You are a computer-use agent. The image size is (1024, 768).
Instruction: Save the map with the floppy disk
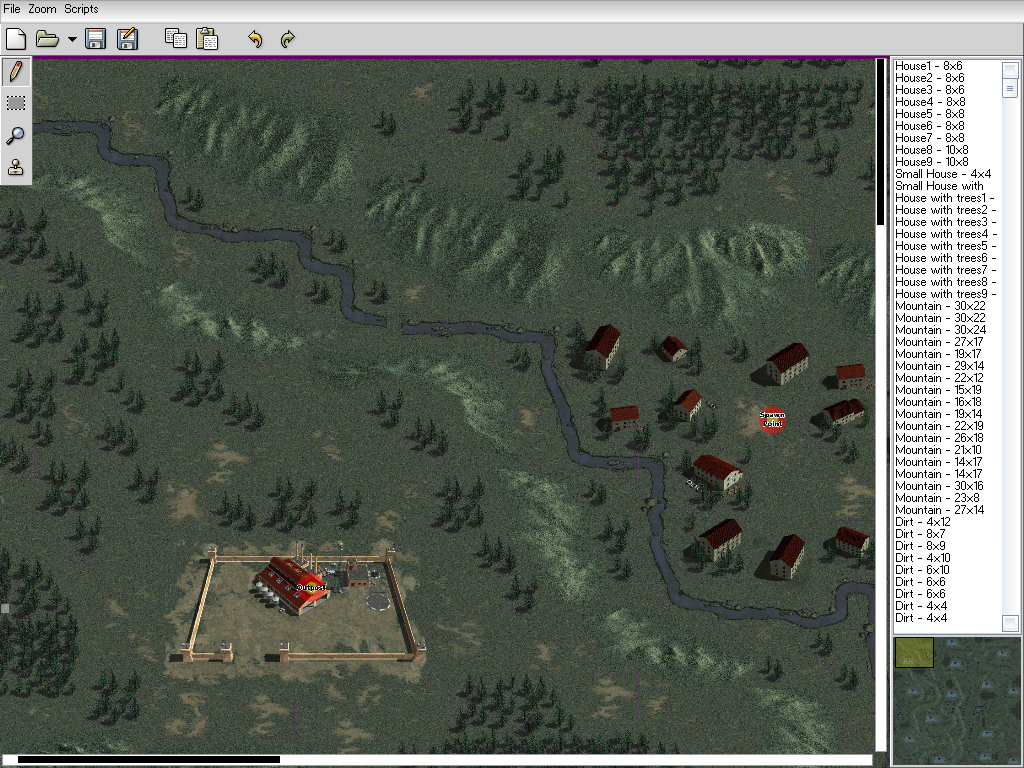pos(96,39)
